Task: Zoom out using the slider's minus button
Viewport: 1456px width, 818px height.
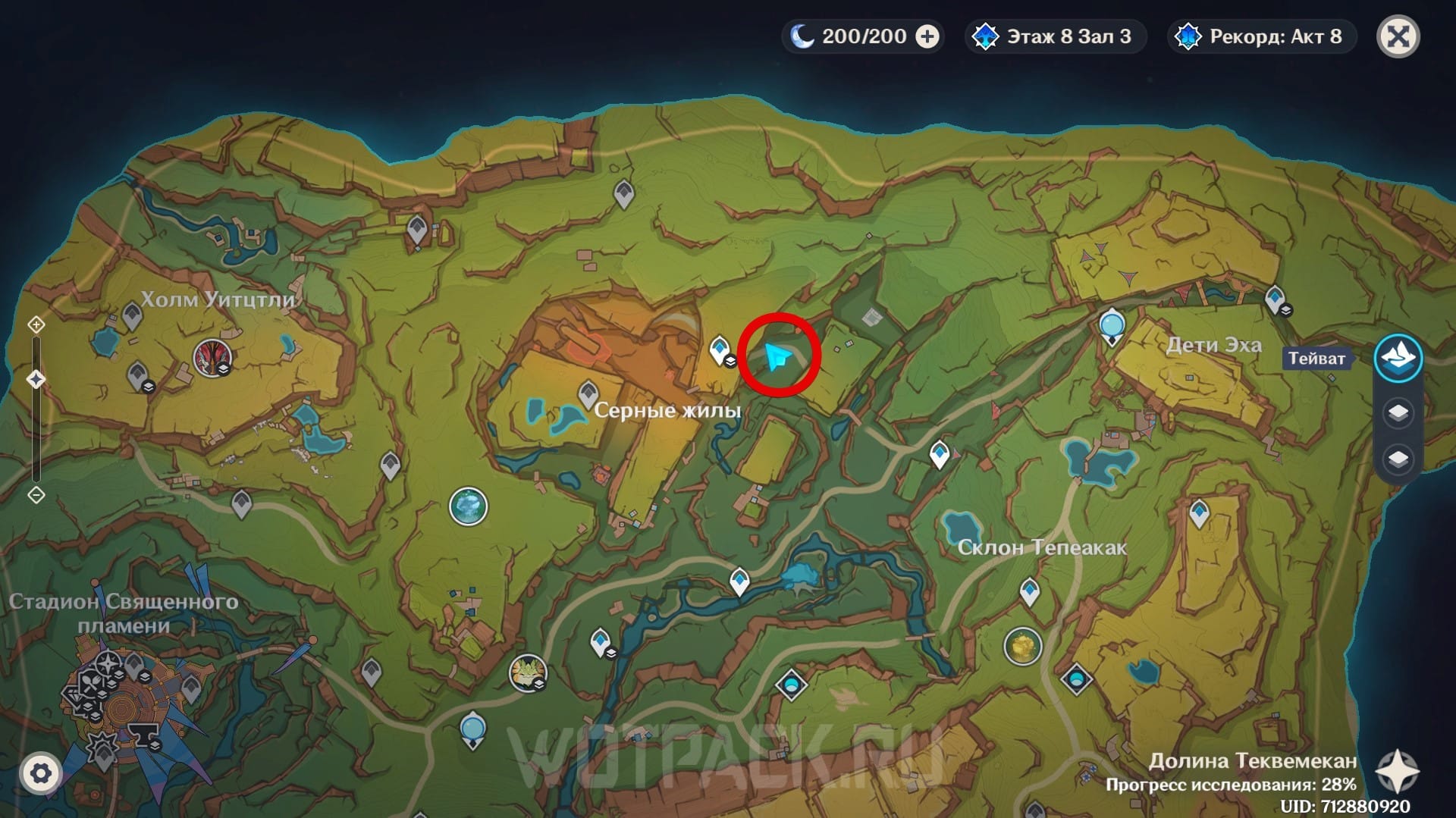Action: (36, 495)
